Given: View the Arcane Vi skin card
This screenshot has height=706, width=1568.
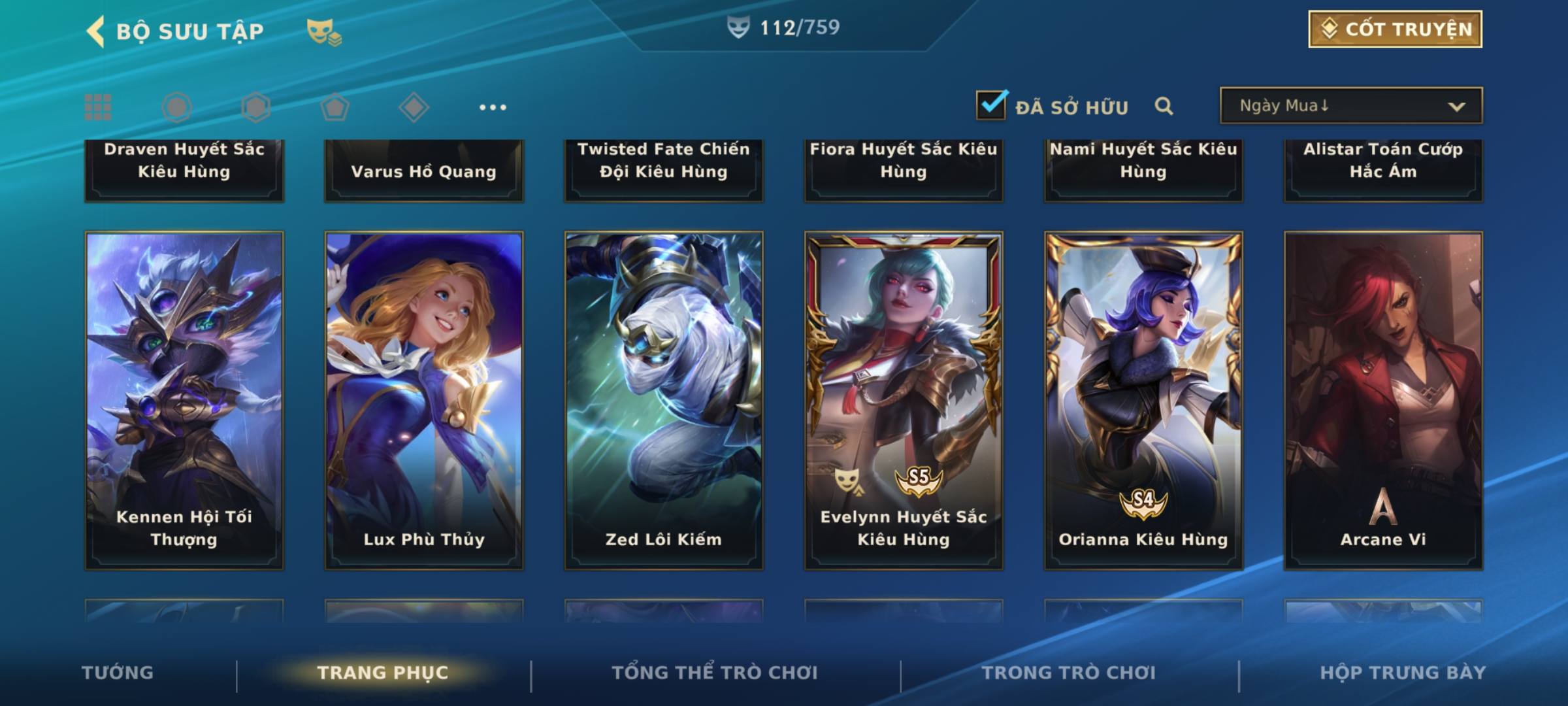Looking at the screenshot, I should click(x=1383, y=400).
